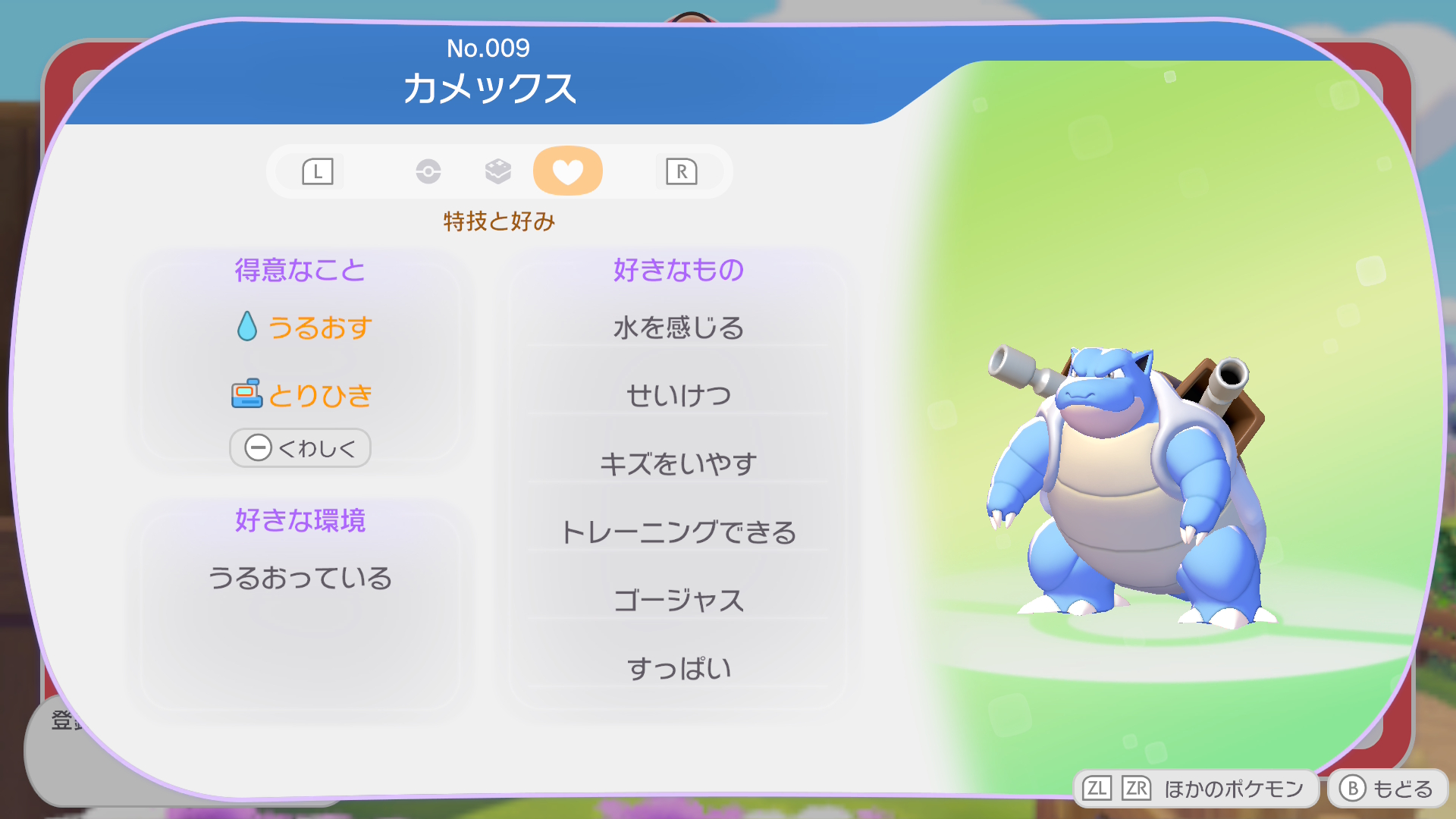
Task: Pick the せいけつ favorite row
Action: point(678,395)
